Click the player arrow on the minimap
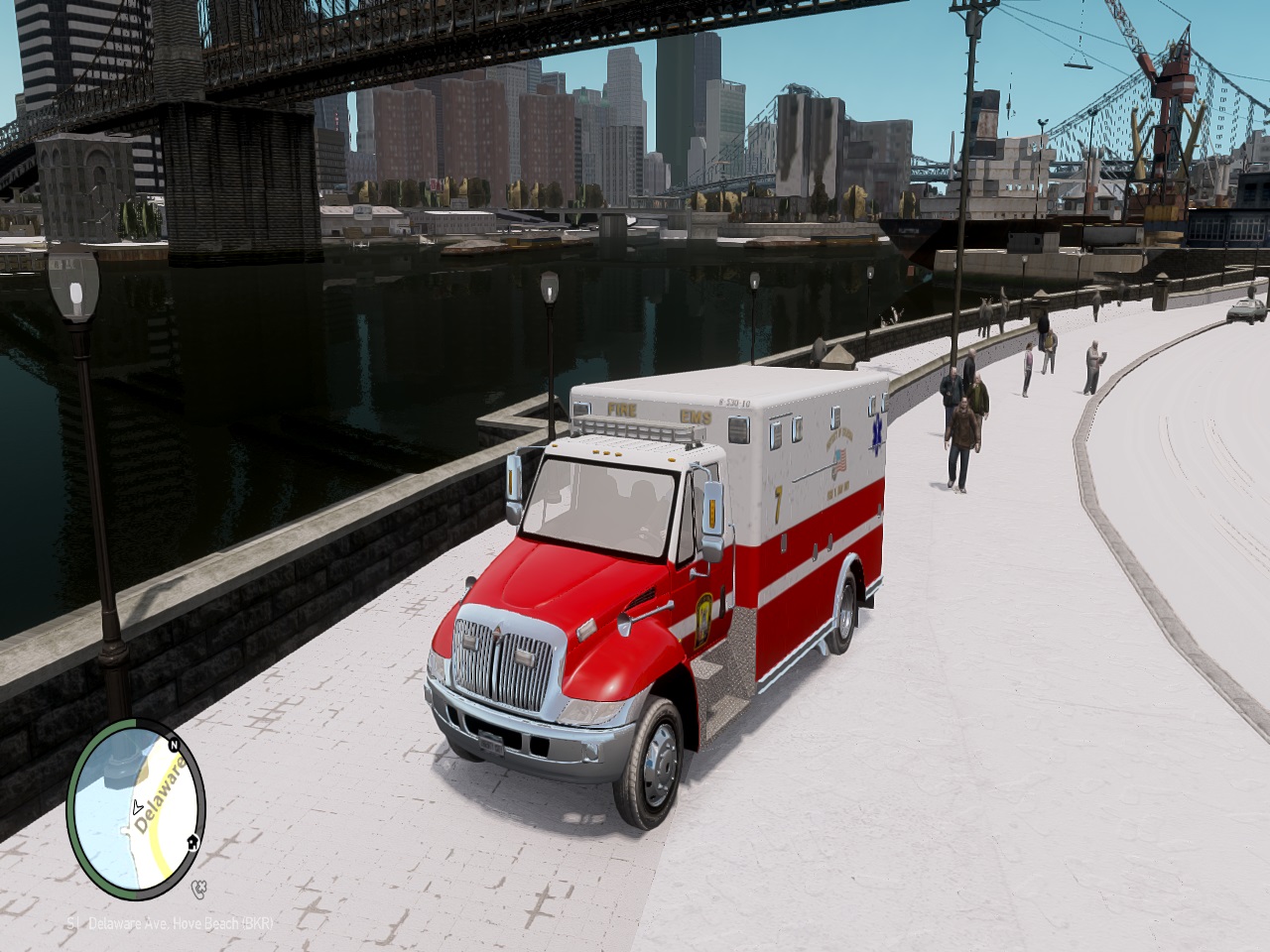1270x952 pixels. [x=136, y=807]
